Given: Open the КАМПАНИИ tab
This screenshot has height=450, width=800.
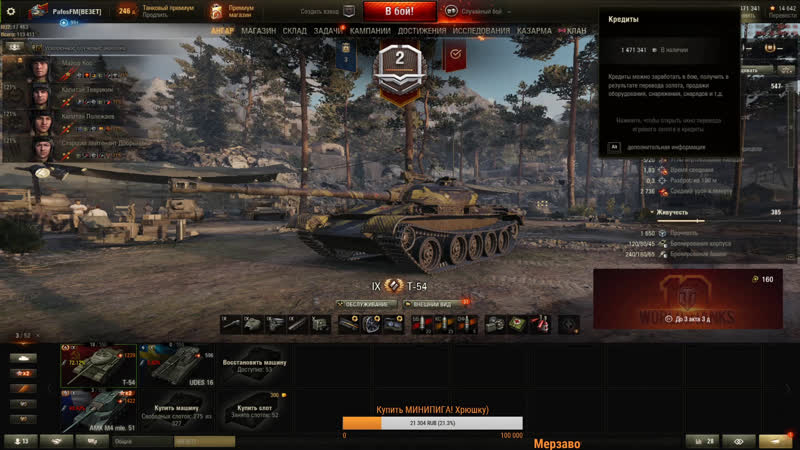Looking at the screenshot, I should point(370,31).
